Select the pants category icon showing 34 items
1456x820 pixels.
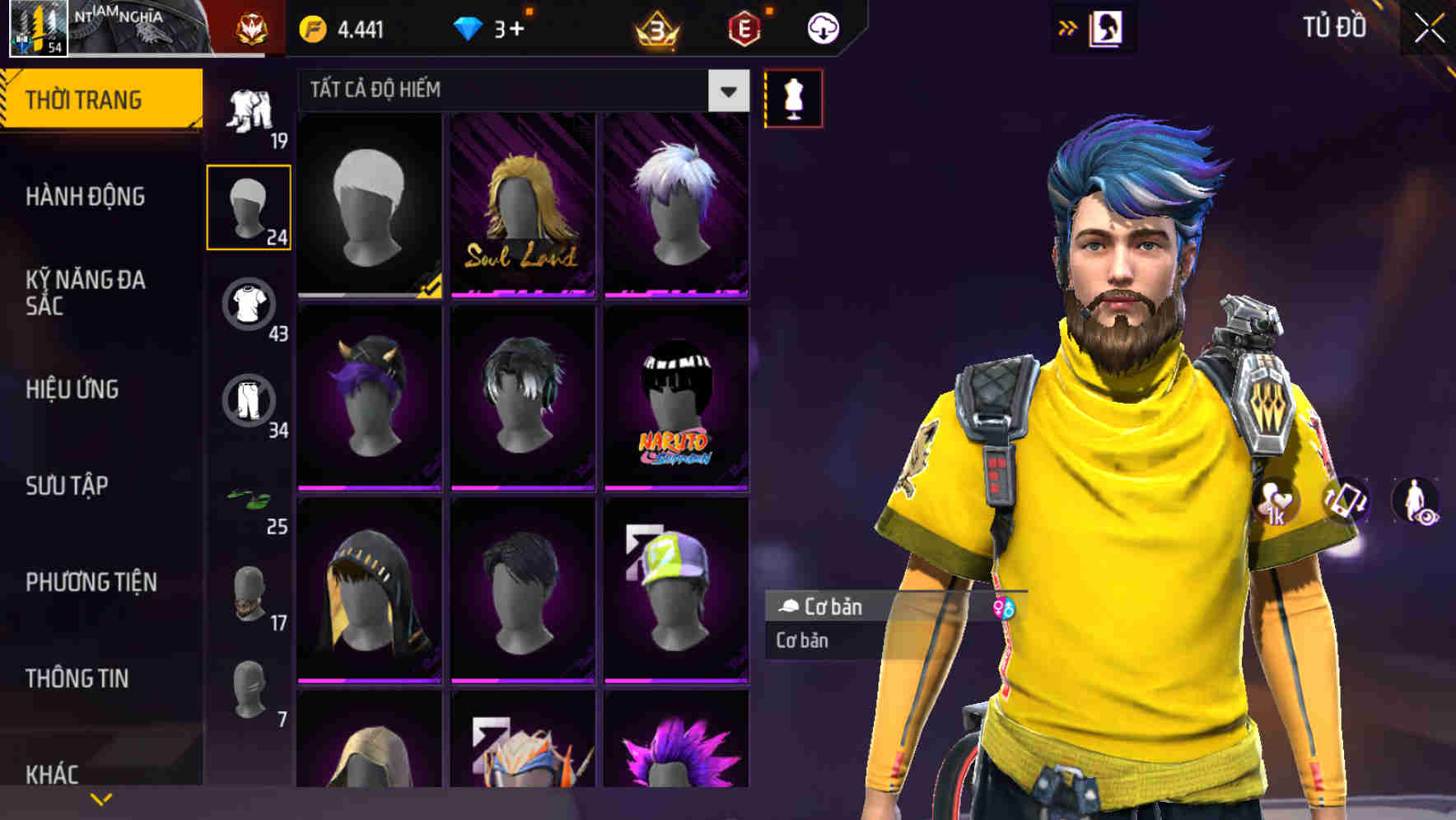250,401
